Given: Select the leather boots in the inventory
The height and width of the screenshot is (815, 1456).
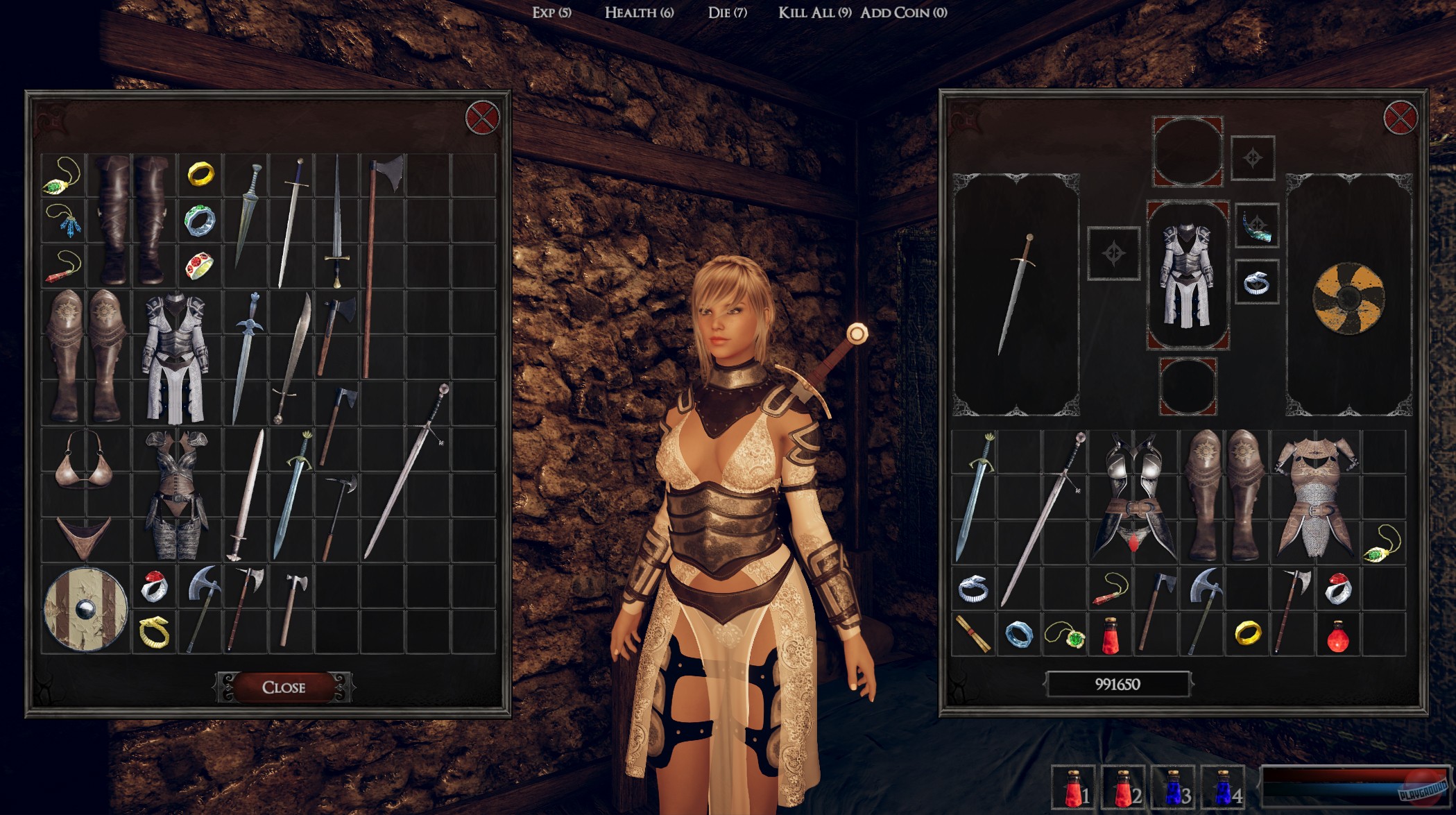Looking at the screenshot, I should coord(129,222).
